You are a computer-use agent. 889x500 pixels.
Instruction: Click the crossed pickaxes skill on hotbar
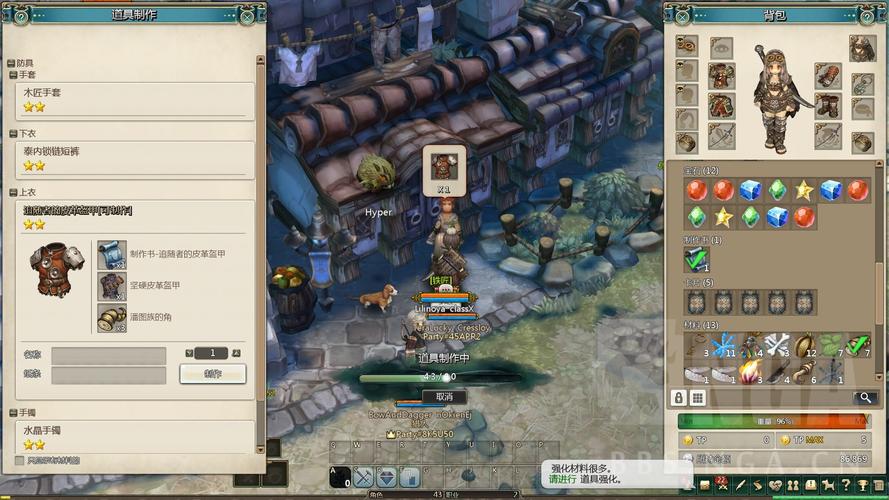point(363,477)
